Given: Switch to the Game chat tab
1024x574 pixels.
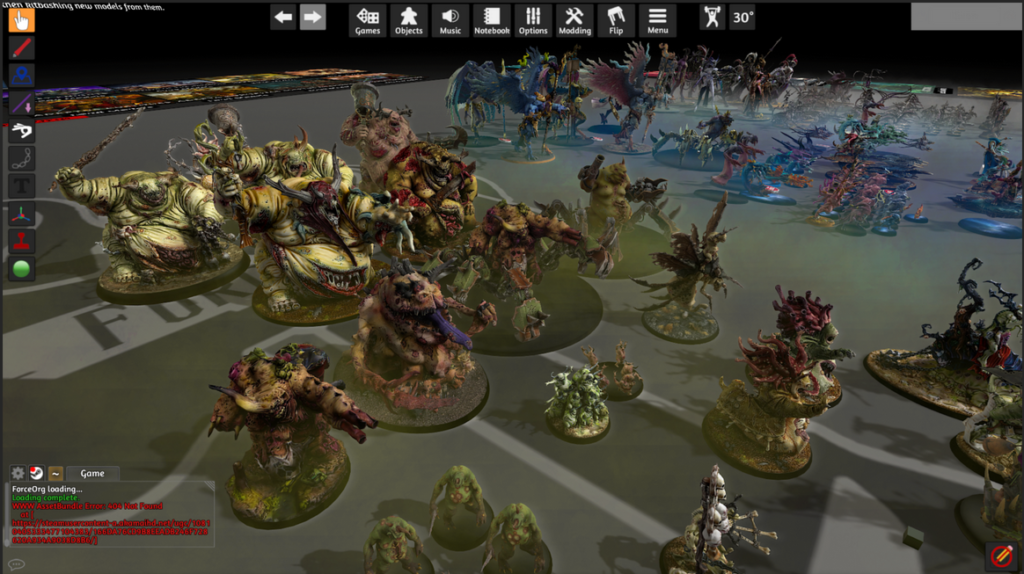Looking at the screenshot, I should pyautogui.click(x=92, y=473).
